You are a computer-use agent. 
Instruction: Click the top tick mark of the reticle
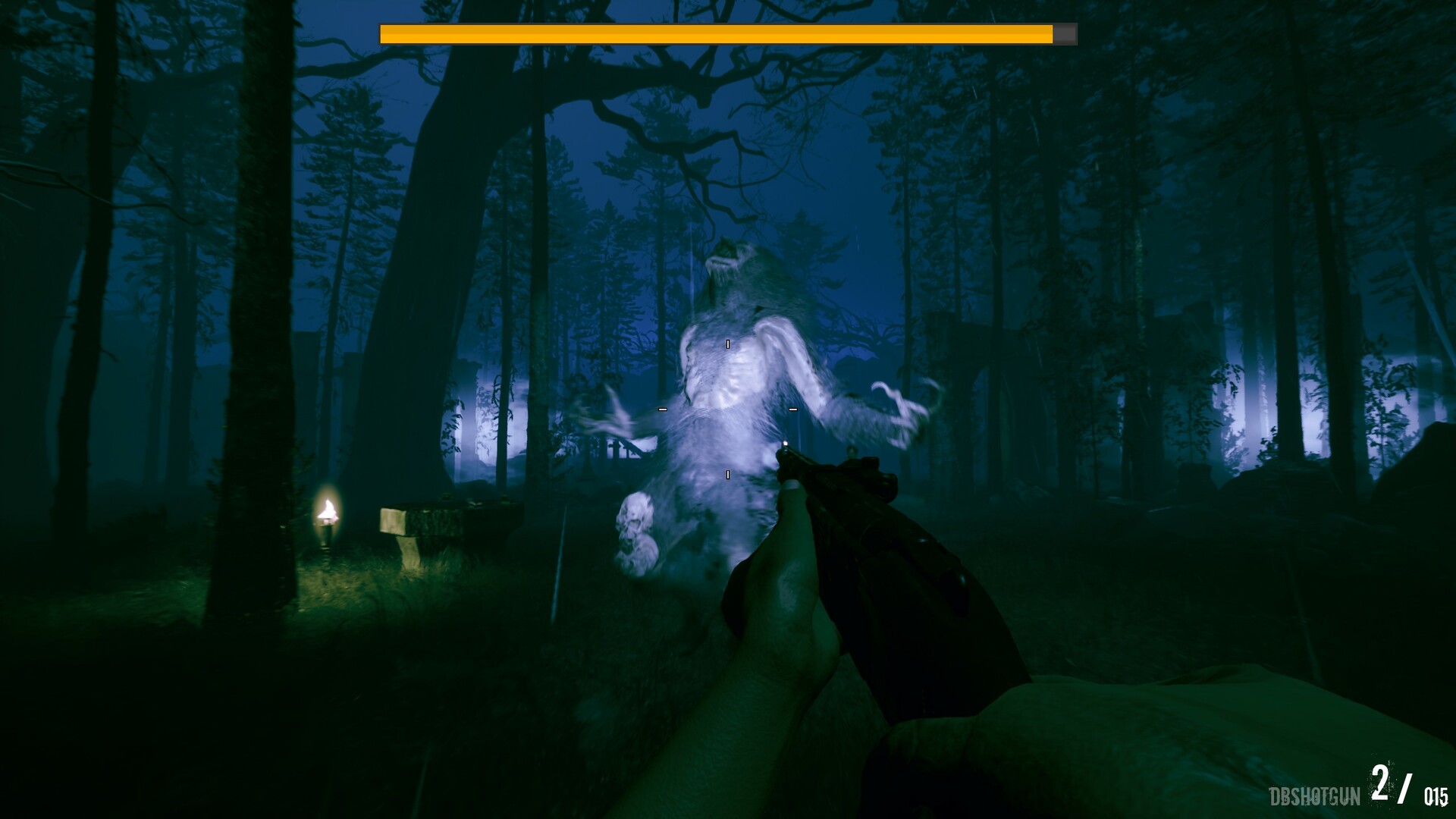(x=728, y=344)
